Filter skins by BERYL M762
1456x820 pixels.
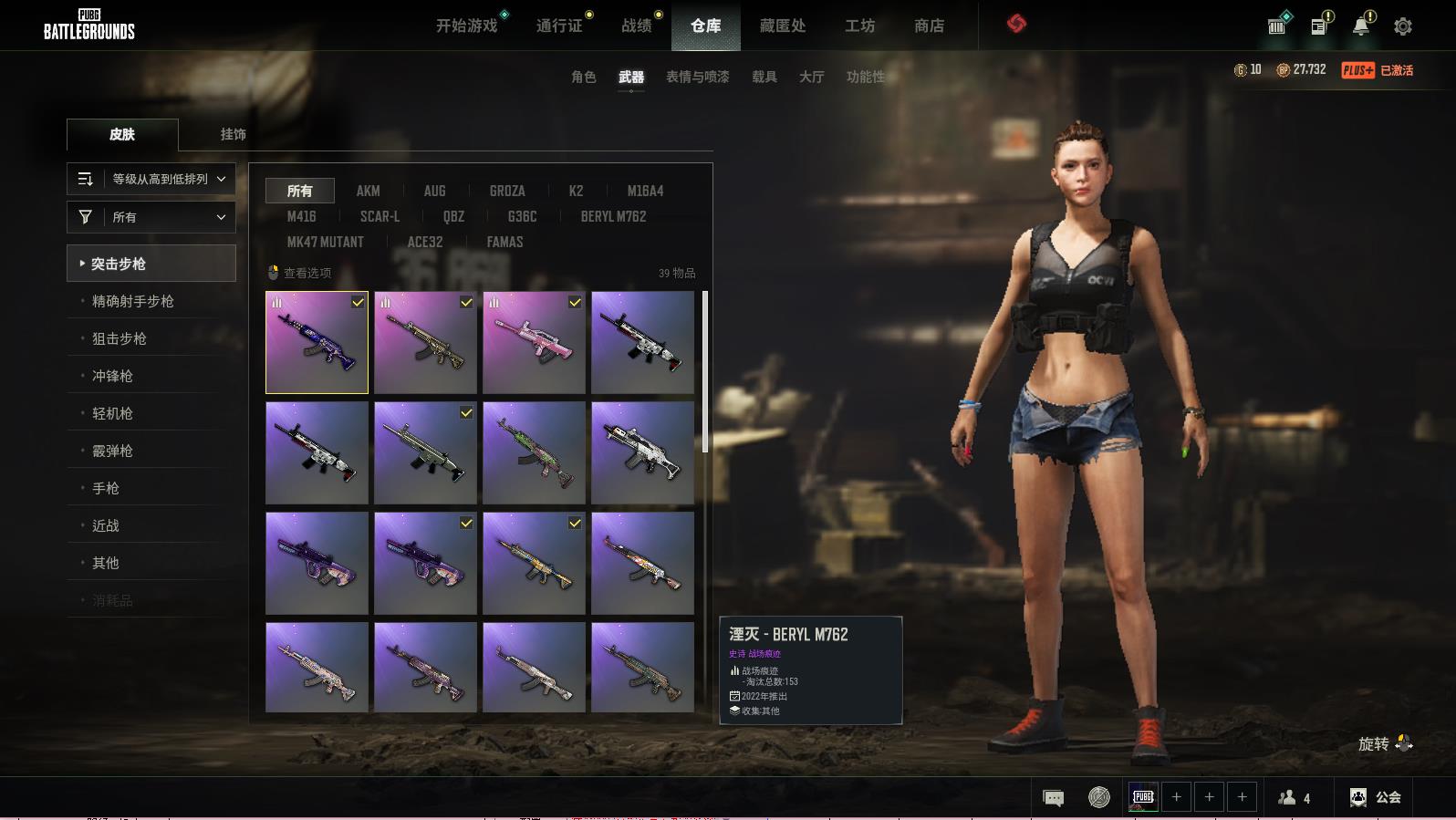point(613,216)
